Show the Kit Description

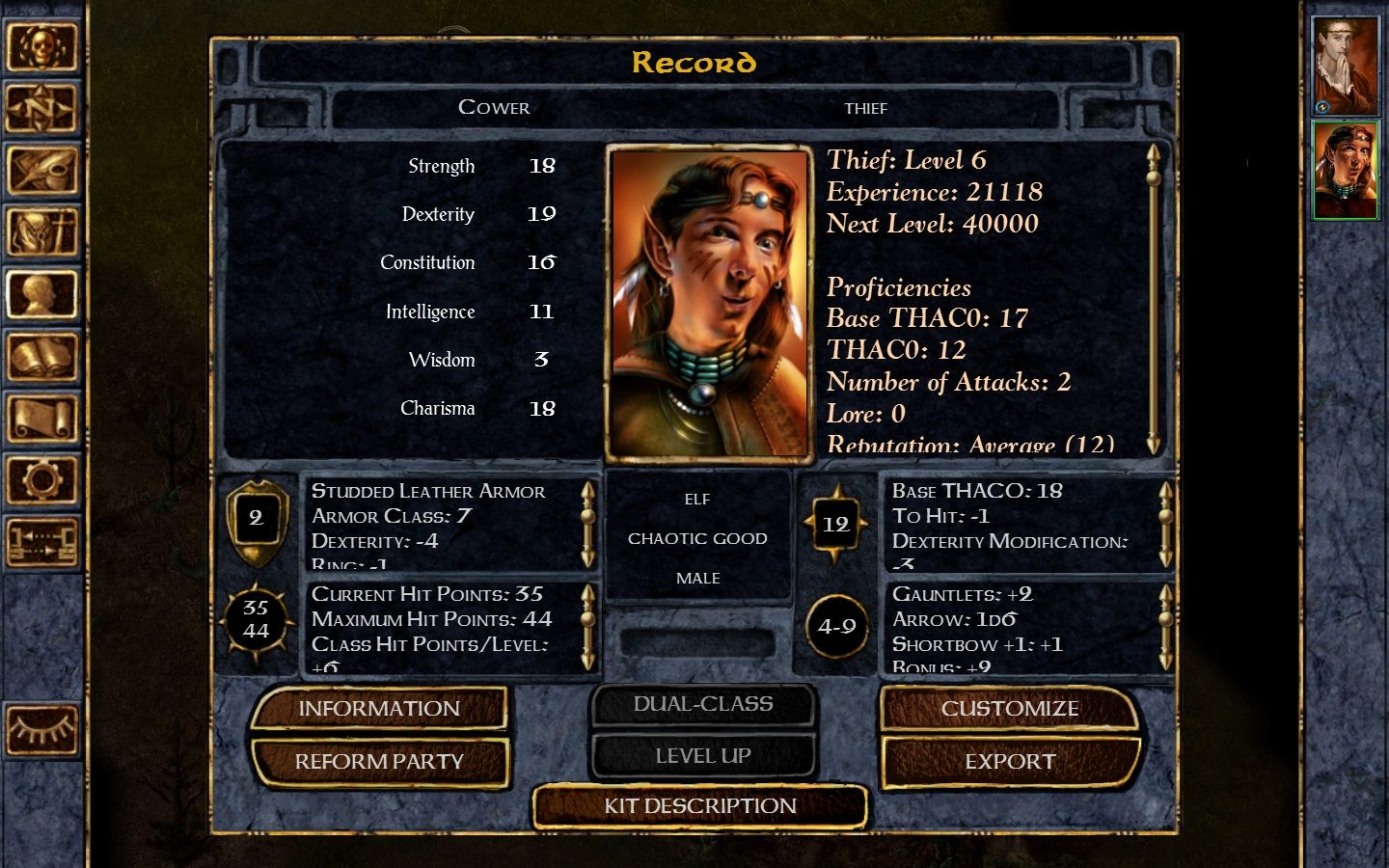pos(700,806)
